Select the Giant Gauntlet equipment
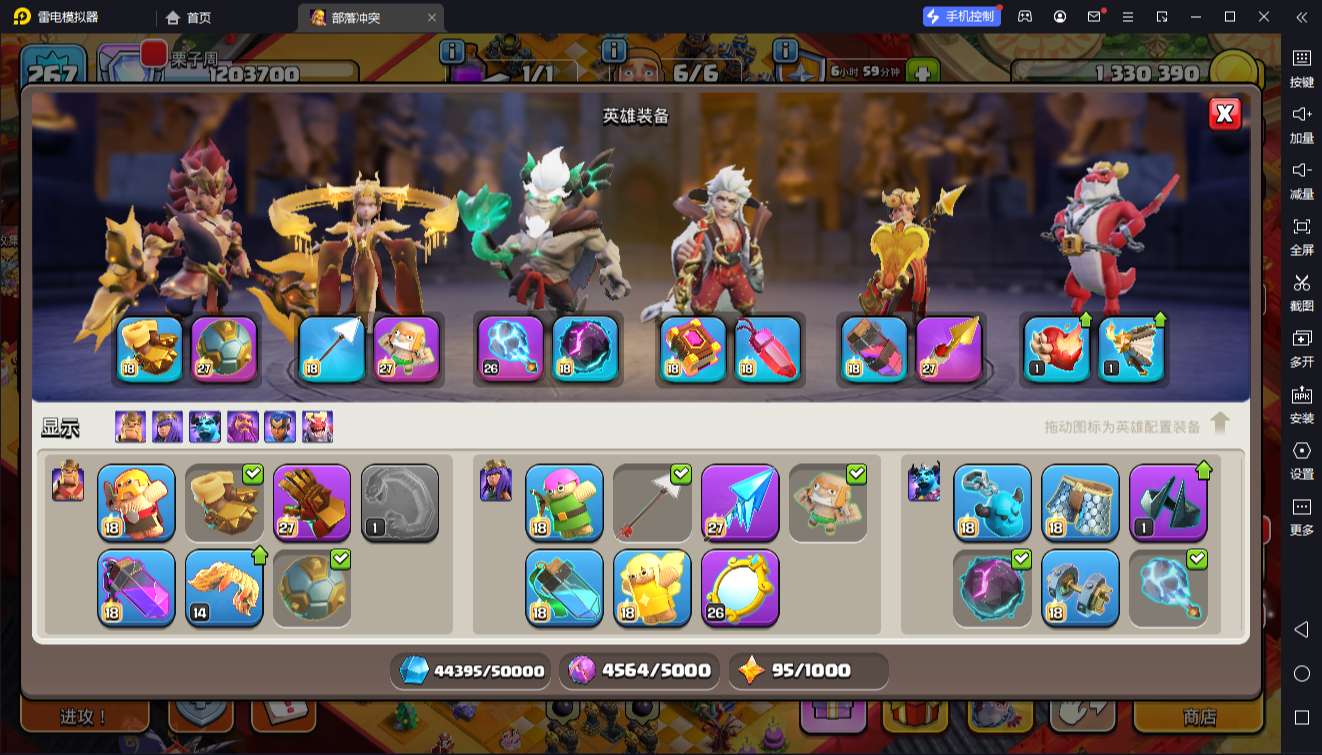The height and width of the screenshot is (755, 1322). point(311,502)
